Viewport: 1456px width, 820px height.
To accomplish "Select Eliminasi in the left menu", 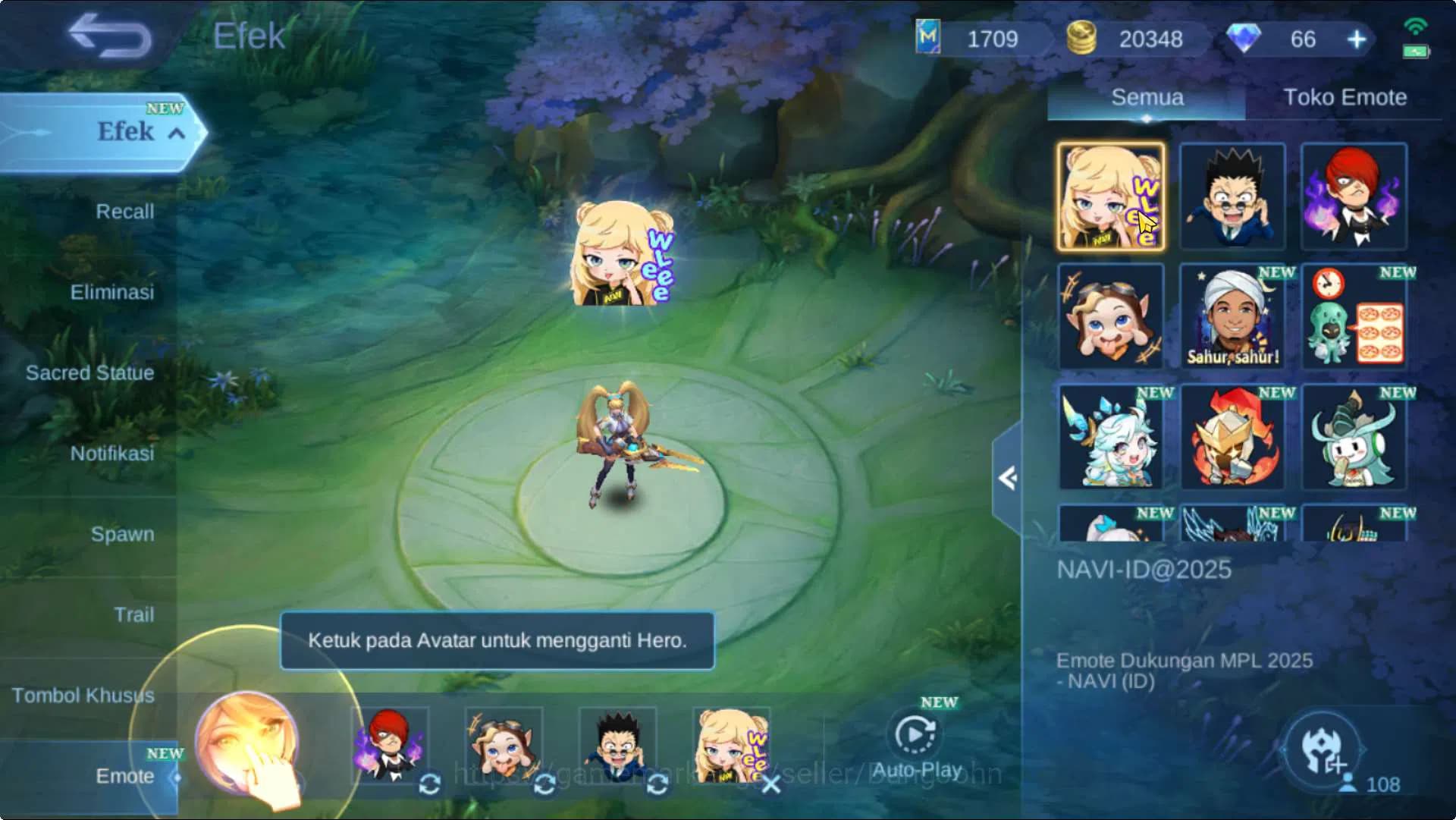I will pos(114,292).
